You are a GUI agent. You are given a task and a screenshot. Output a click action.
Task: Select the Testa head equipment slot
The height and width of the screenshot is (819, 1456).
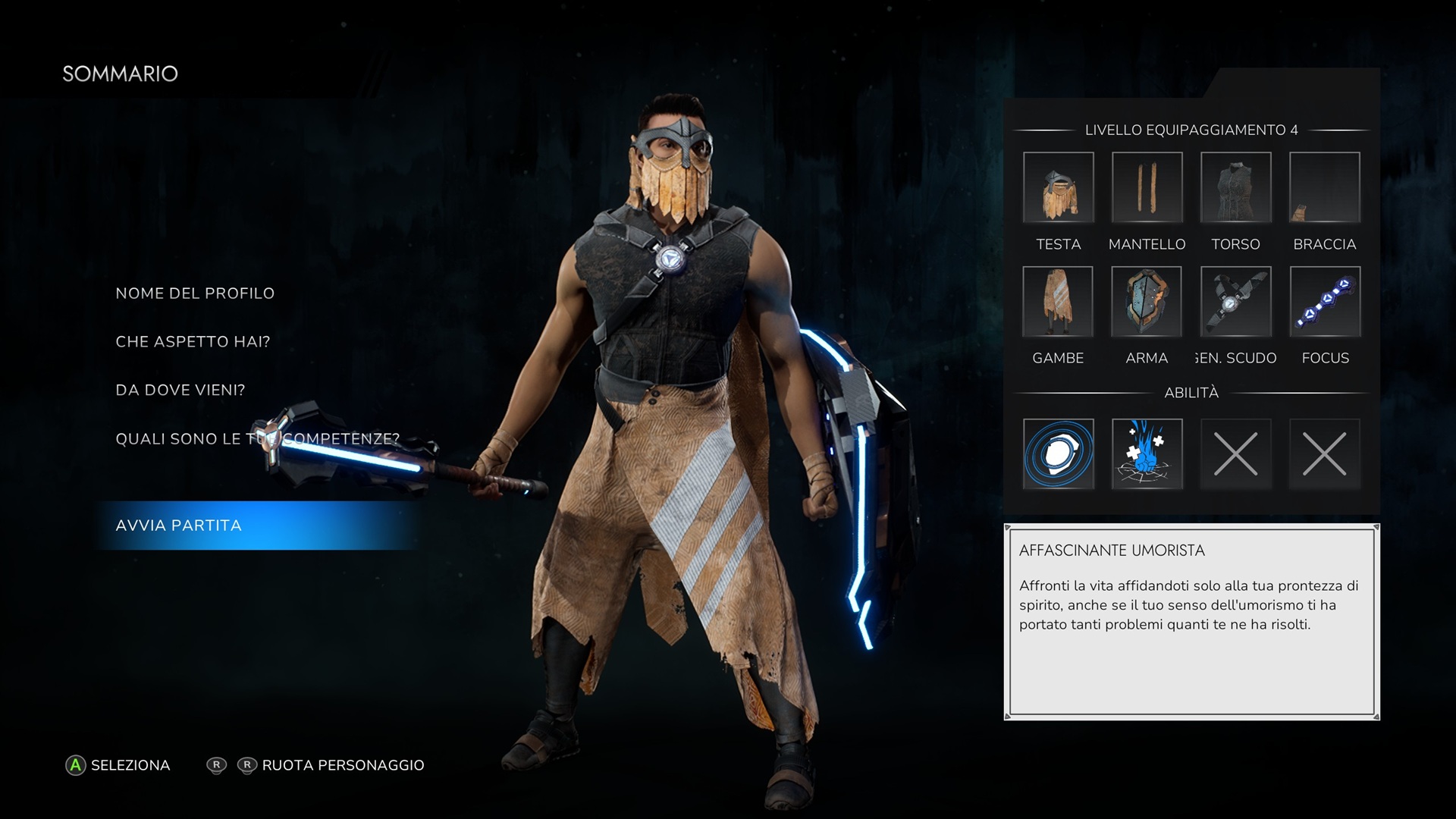[x=1058, y=187]
